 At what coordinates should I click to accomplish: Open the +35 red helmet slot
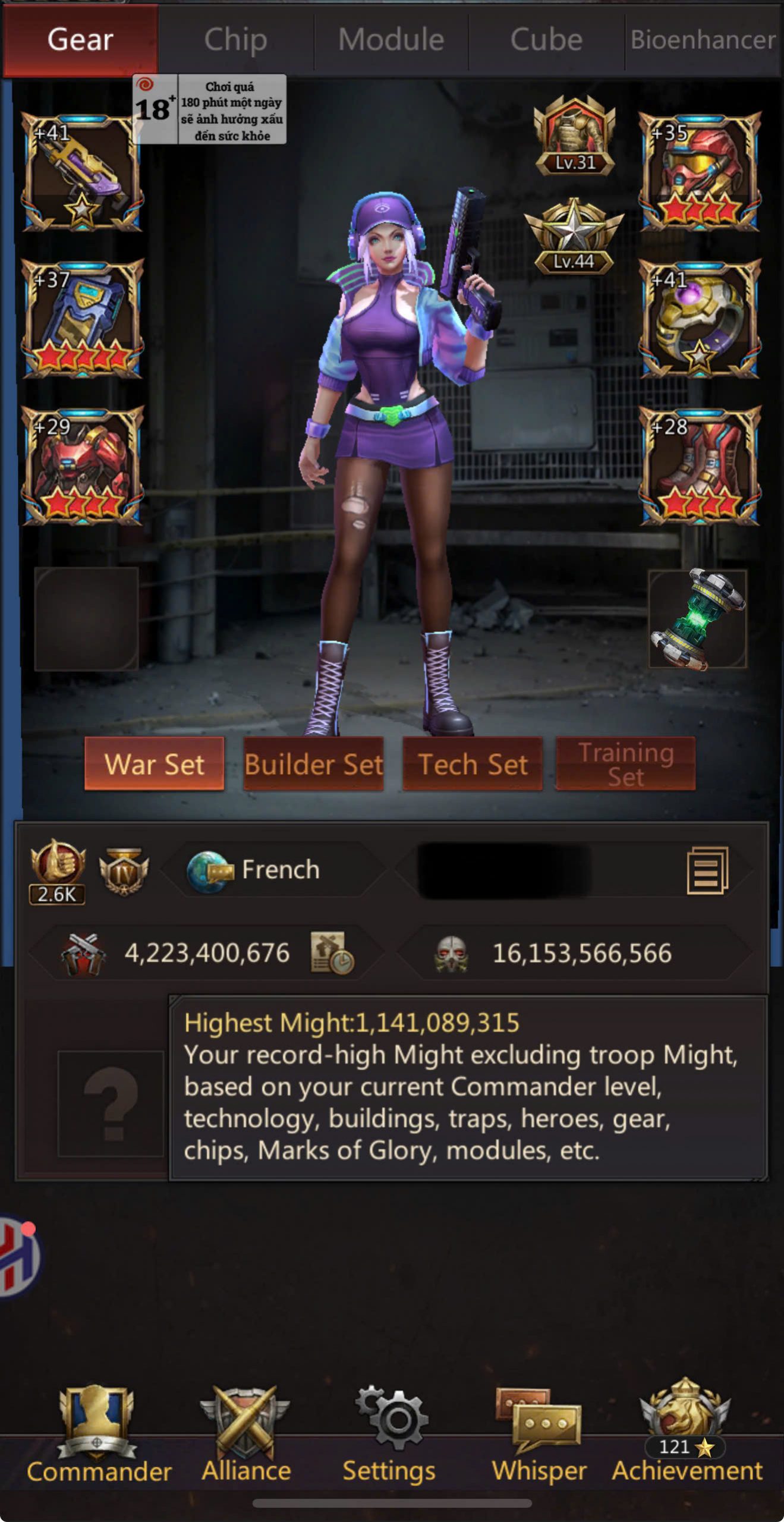tap(700, 172)
